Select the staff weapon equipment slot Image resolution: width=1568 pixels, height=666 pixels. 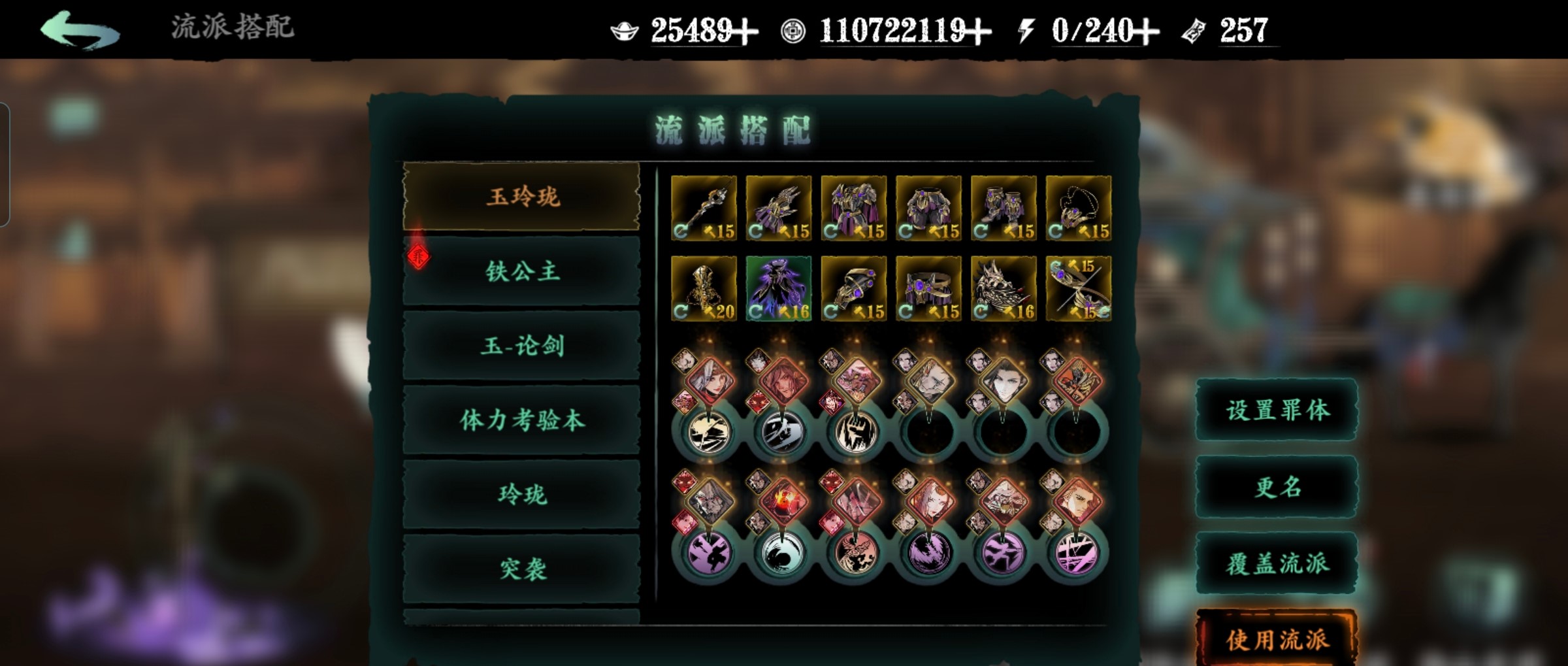point(704,208)
